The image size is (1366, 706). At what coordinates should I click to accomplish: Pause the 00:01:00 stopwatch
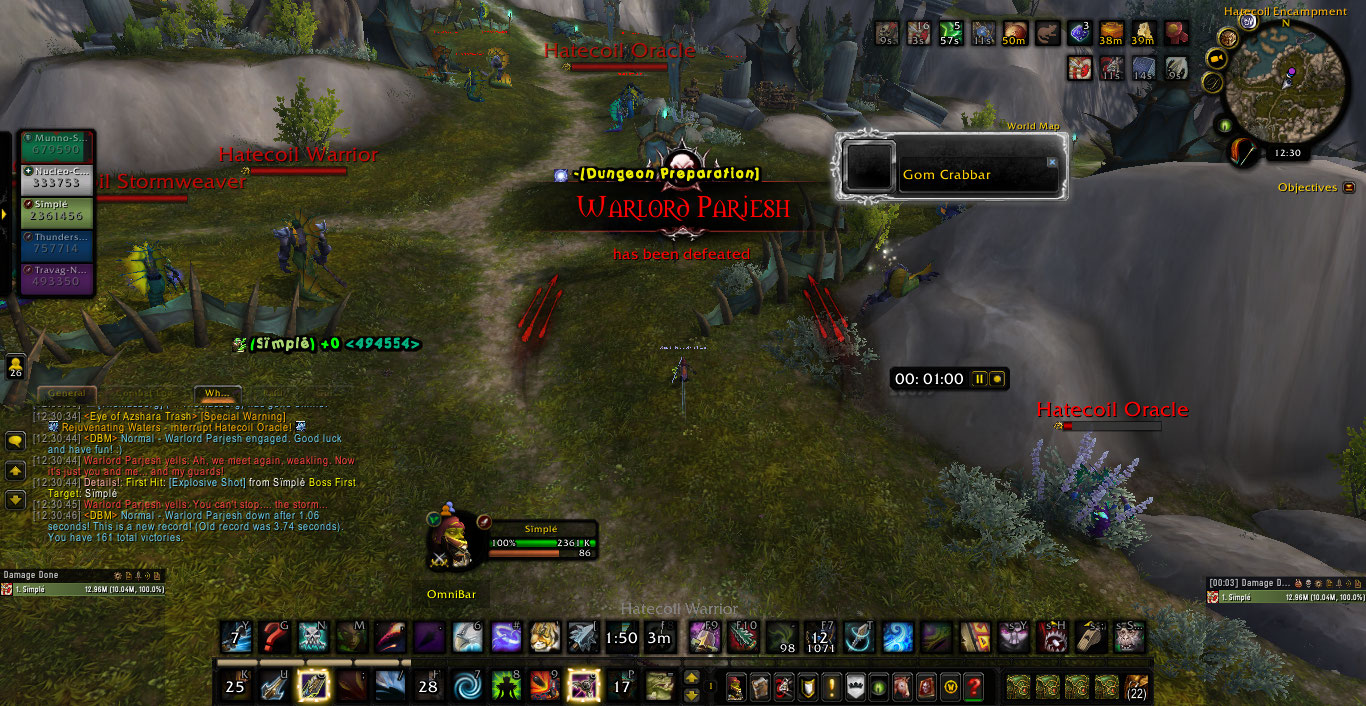coord(980,379)
